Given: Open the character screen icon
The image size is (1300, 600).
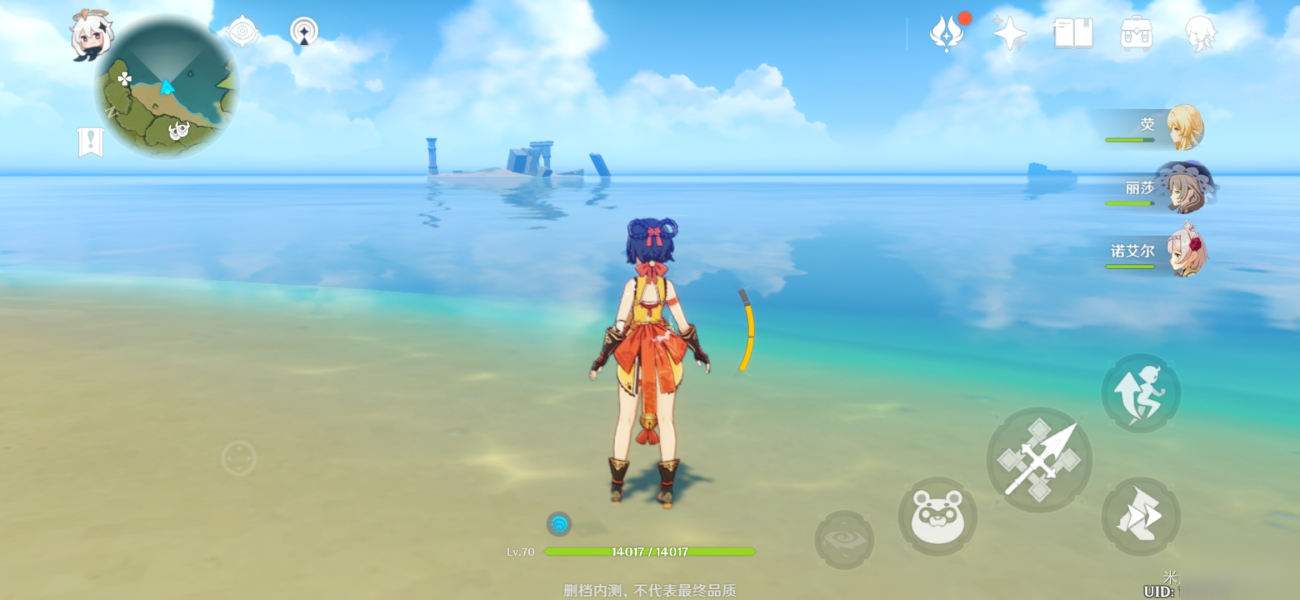Looking at the screenshot, I should (x=1200, y=33).
